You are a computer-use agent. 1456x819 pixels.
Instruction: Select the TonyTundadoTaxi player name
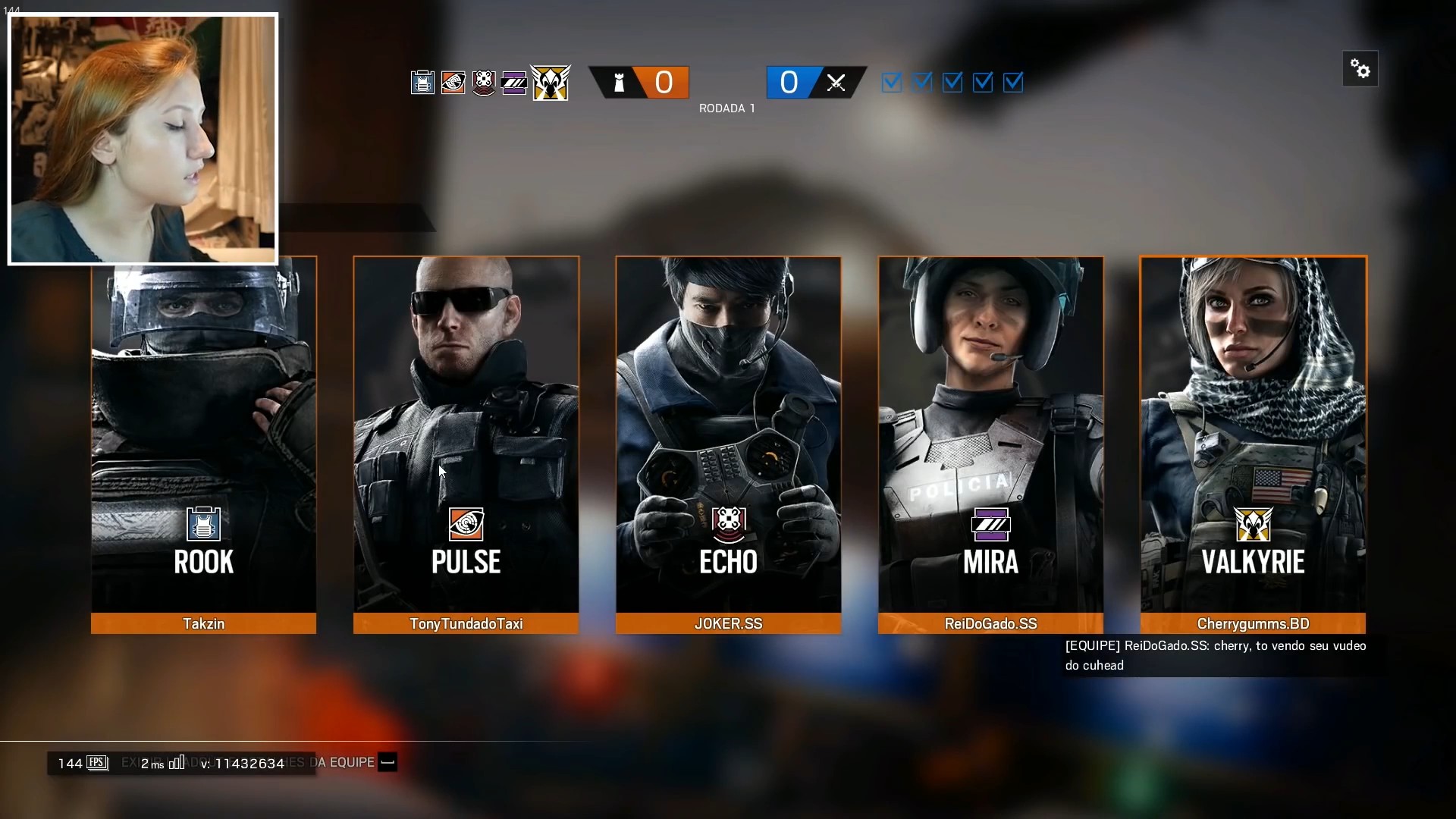pyautogui.click(x=466, y=623)
